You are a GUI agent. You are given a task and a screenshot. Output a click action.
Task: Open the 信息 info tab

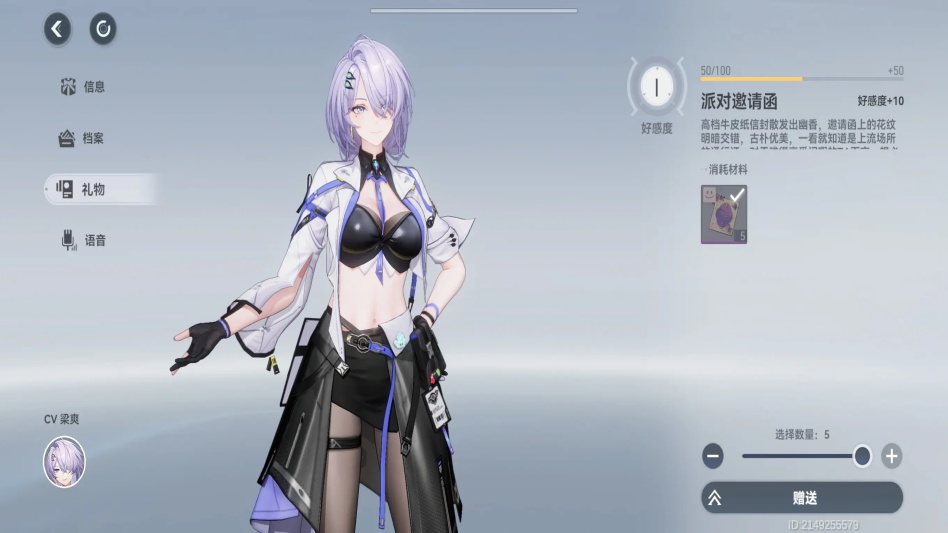[x=83, y=87]
